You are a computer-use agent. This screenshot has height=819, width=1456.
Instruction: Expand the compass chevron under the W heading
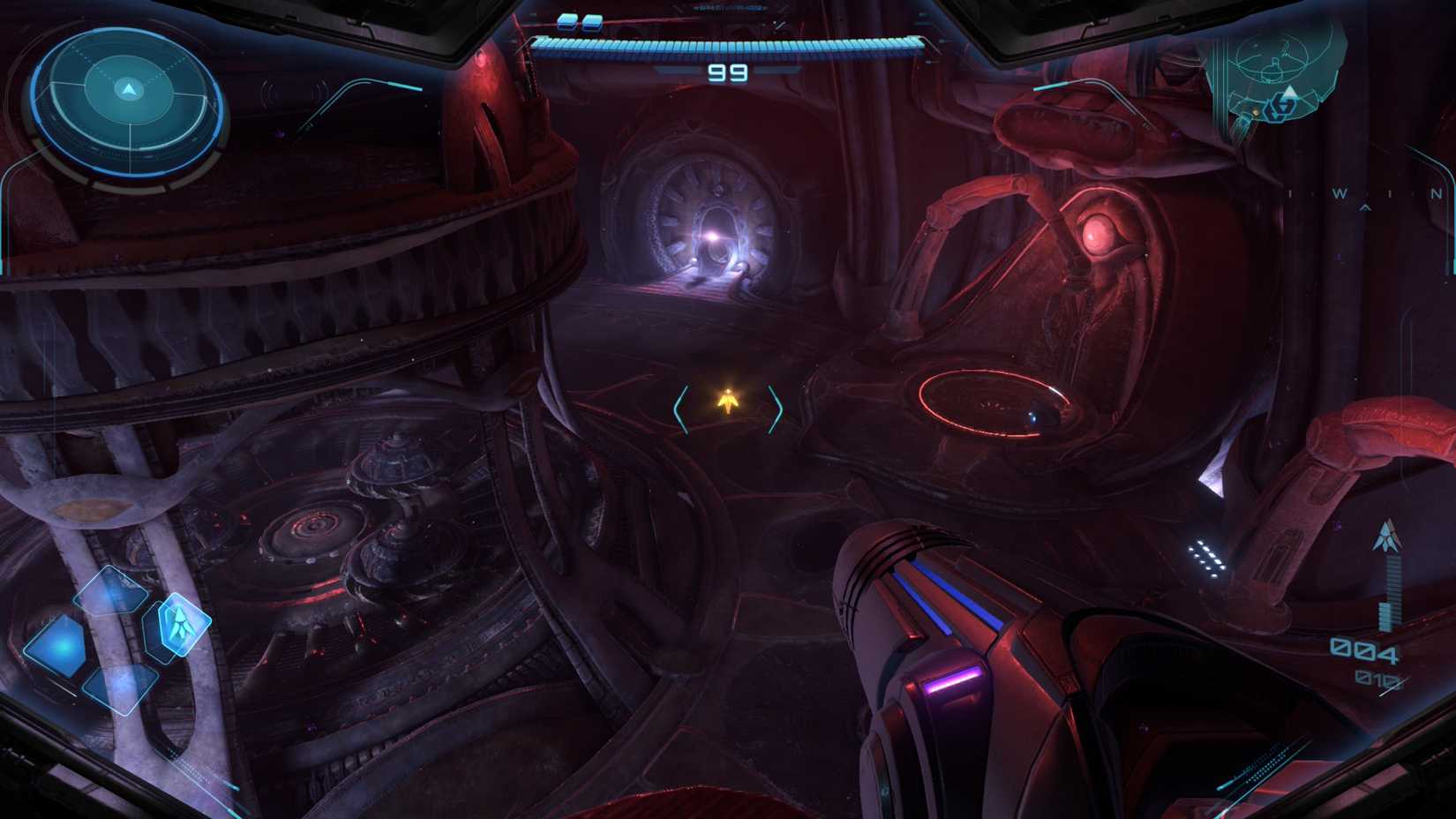(x=1366, y=207)
